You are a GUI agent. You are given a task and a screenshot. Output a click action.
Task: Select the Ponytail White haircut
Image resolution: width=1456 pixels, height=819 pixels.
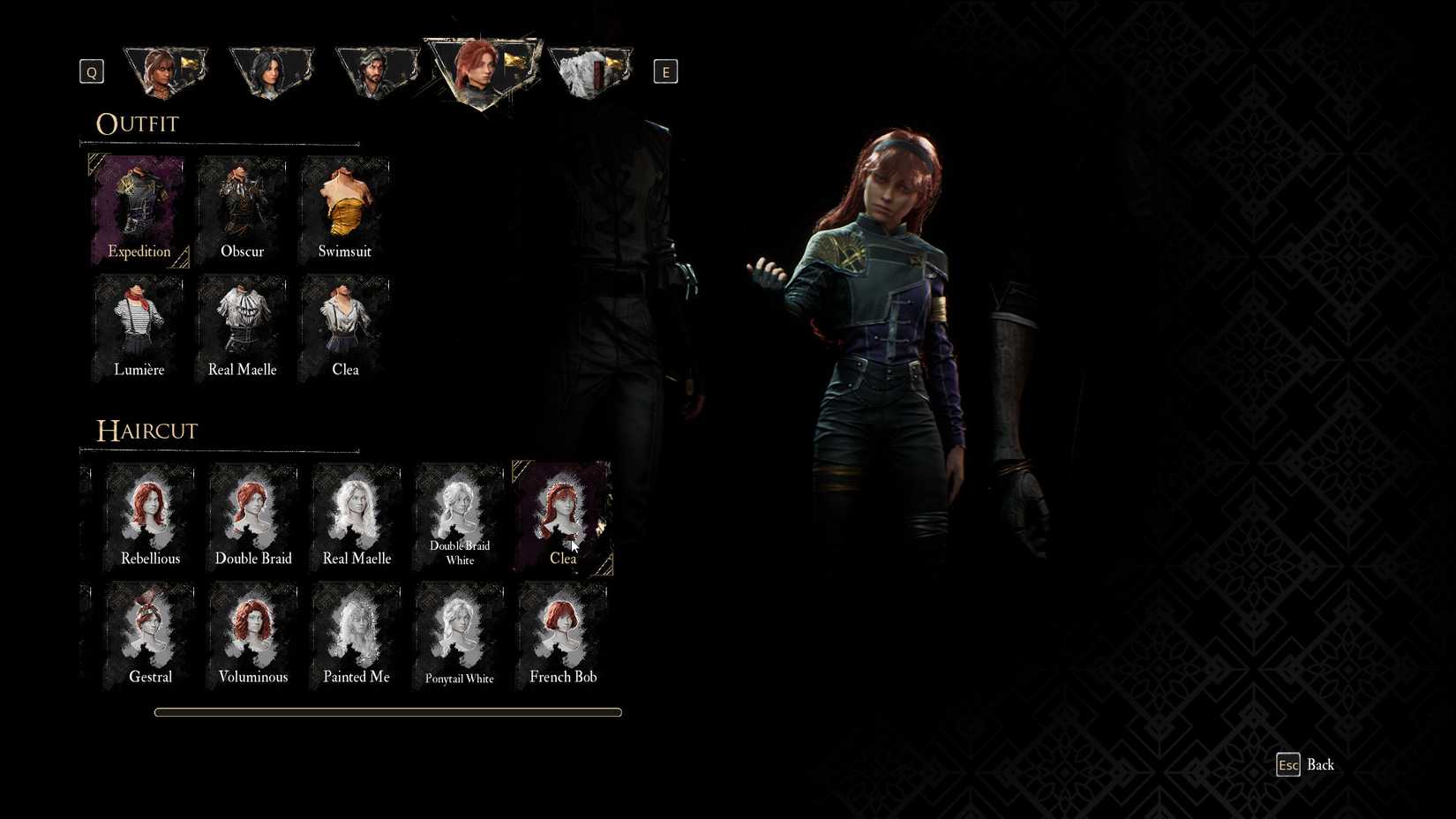pos(459,634)
